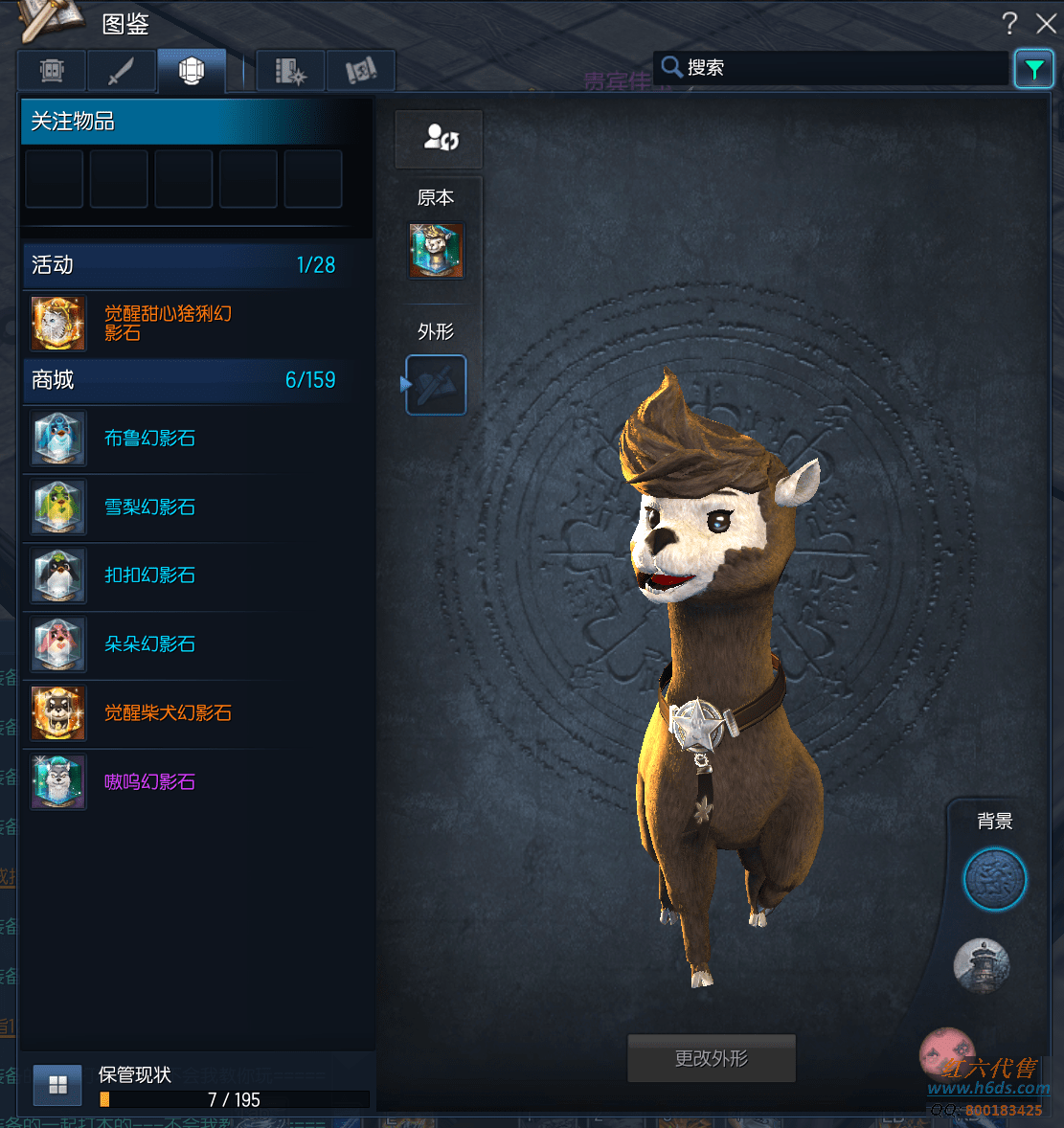This screenshot has height=1128, width=1064.
Task: Select the 朵朵幻影石 list row
Action: [149, 644]
